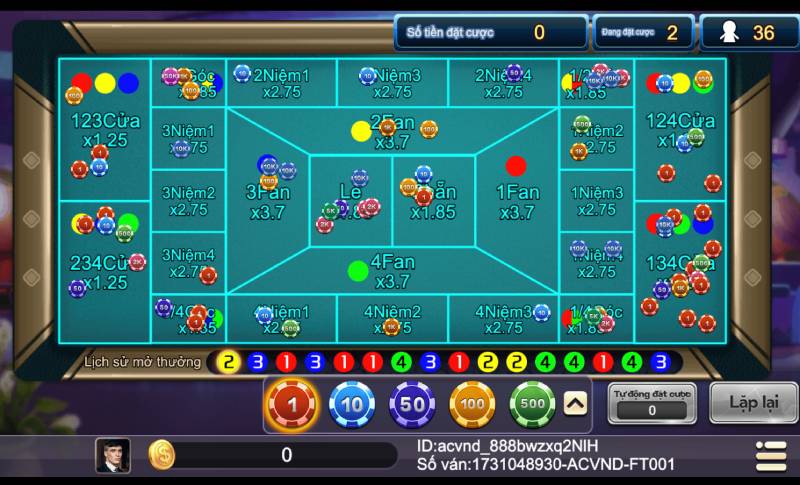Open the hamburger menu
The image size is (800, 485).
tap(771, 455)
